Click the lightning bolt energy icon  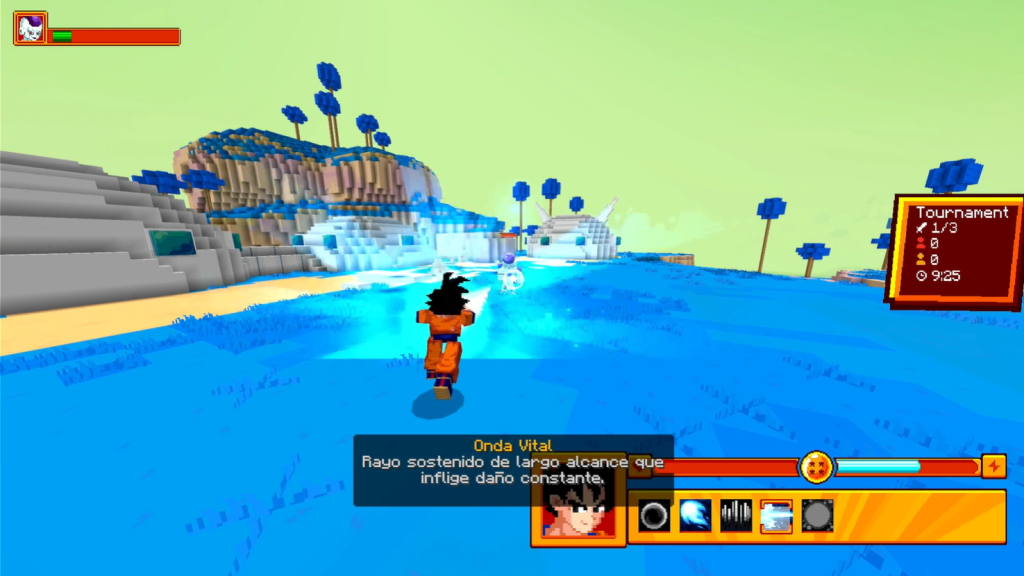coord(994,467)
